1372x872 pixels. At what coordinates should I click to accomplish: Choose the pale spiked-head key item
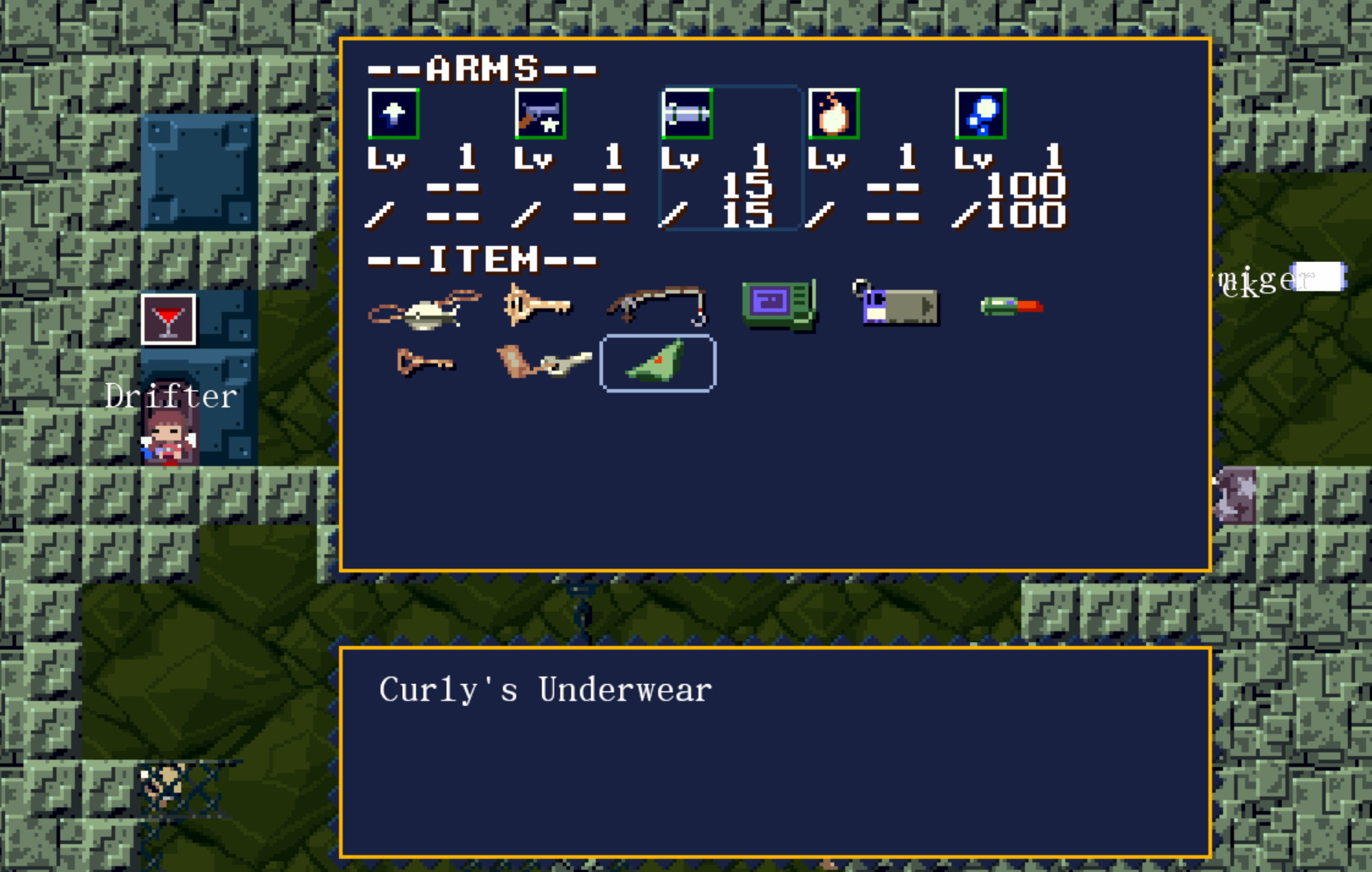[537, 305]
